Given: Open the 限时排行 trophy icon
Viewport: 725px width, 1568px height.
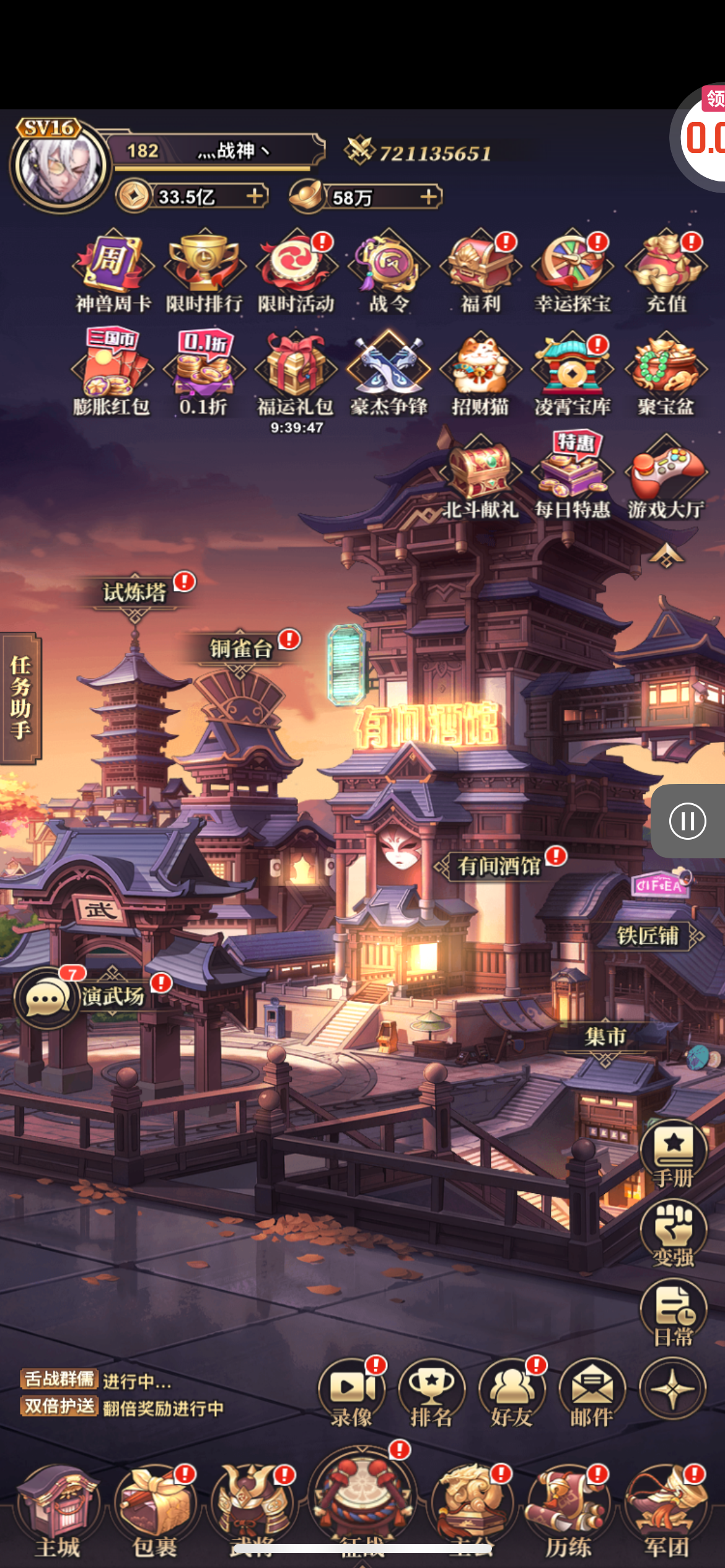Looking at the screenshot, I should [x=204, y=268].
